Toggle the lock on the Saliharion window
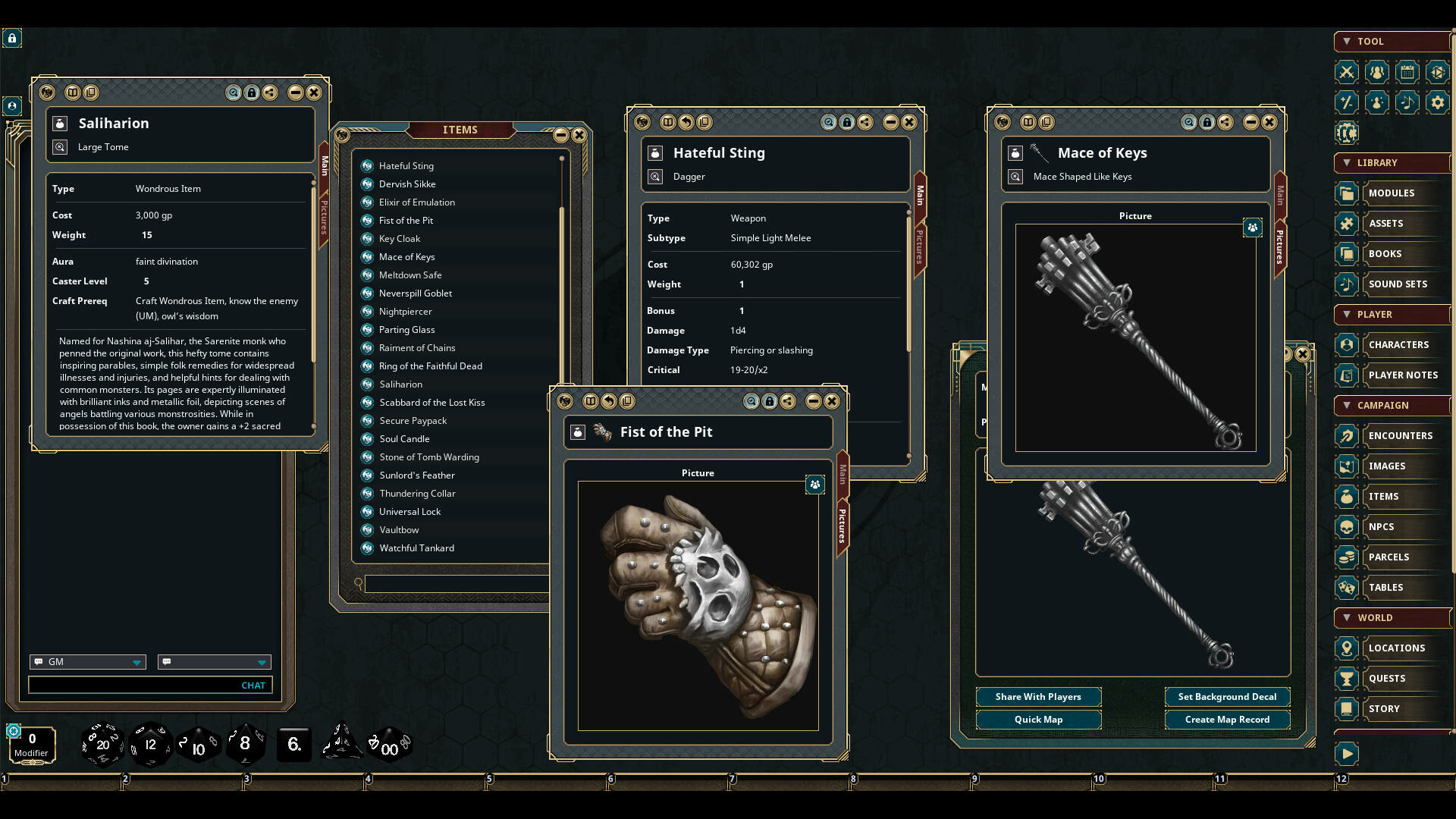The width and height of the screenshot is (1456, 819). click(251, 93)
